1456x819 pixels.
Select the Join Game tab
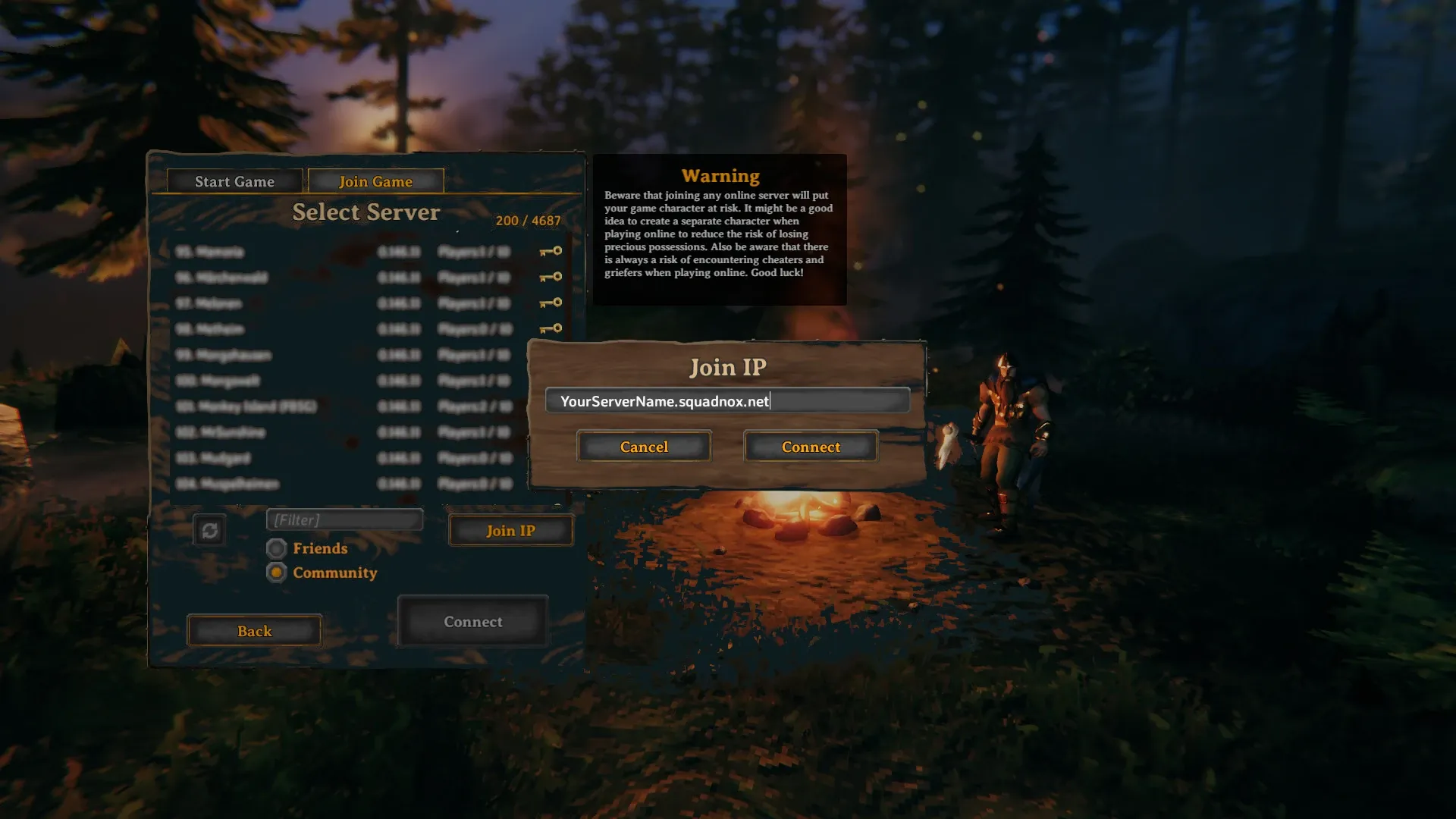[375, 181]
